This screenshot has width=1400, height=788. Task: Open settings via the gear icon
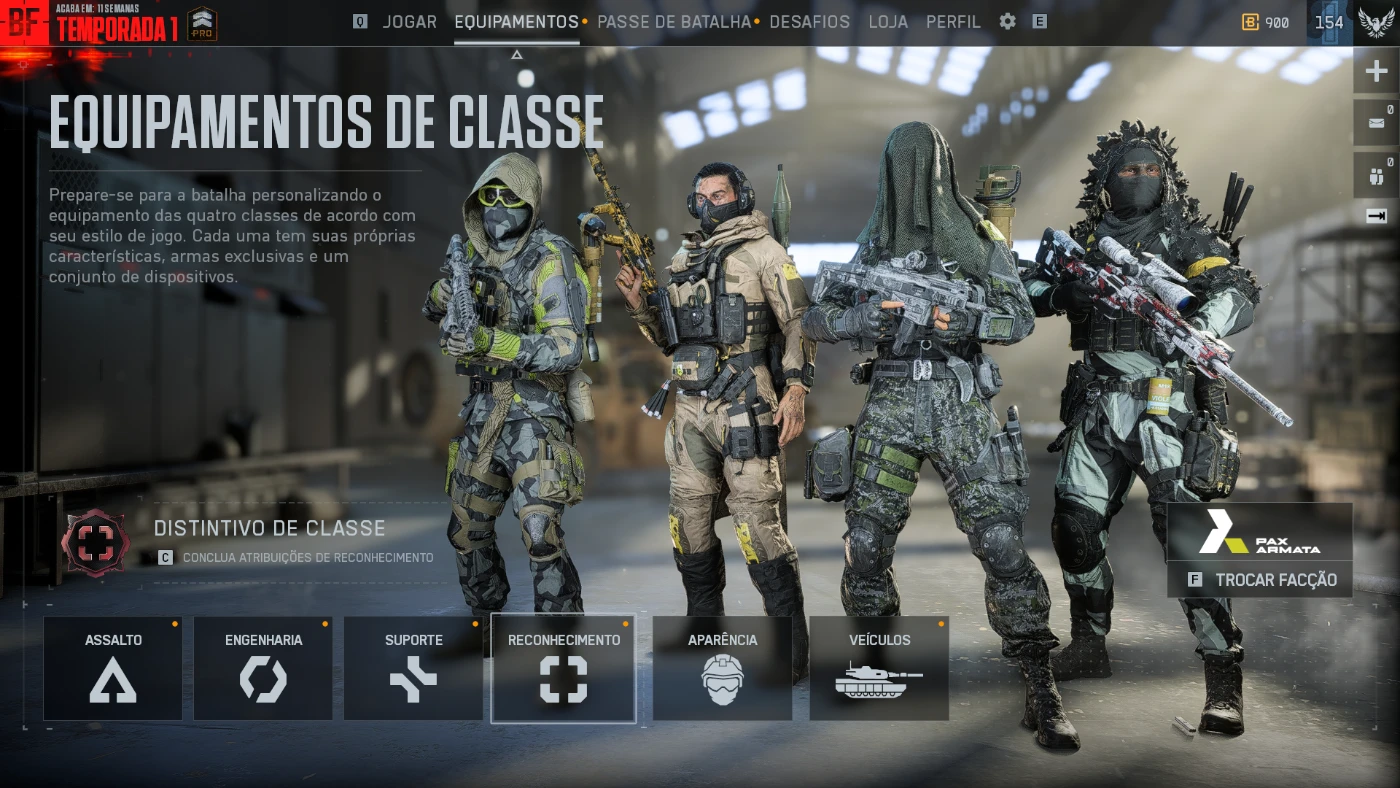1007,21
